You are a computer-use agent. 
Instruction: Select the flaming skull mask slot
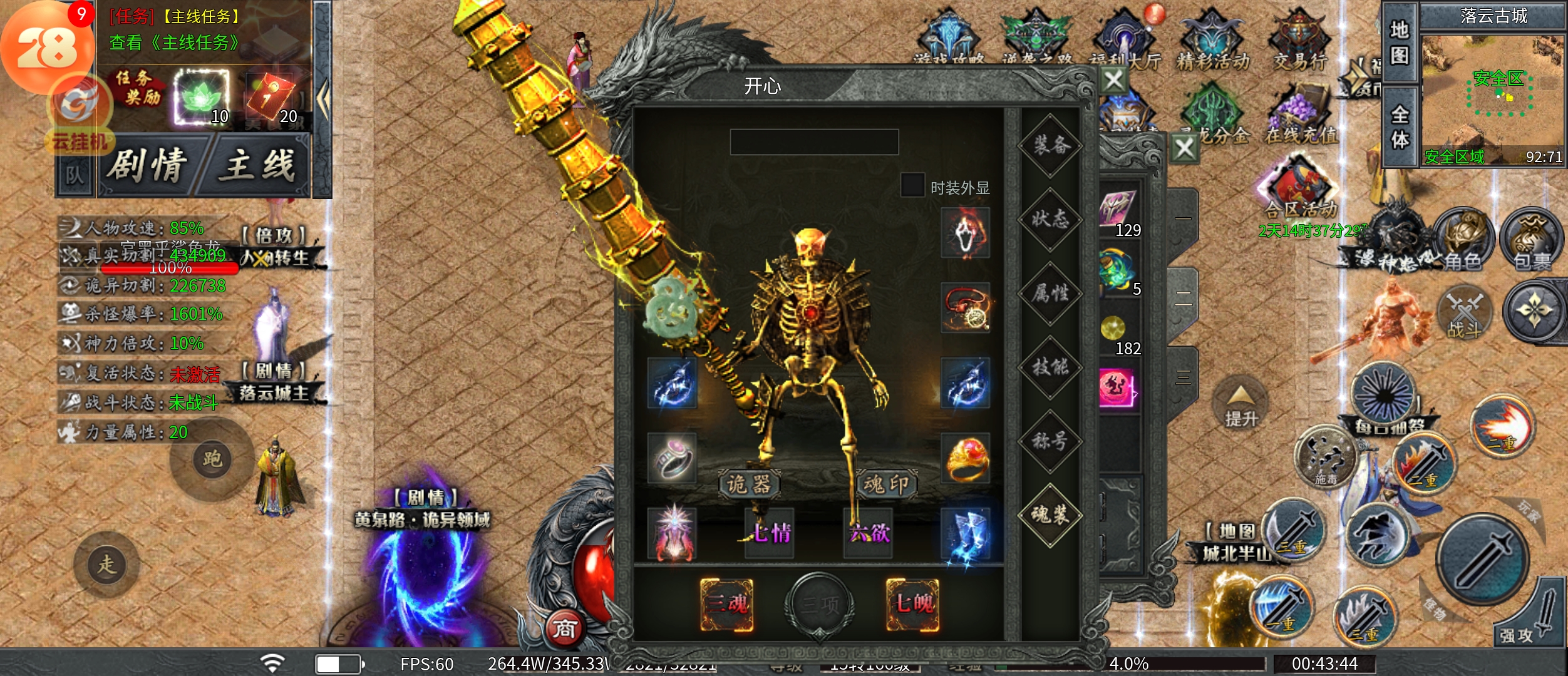click(966, 233)
